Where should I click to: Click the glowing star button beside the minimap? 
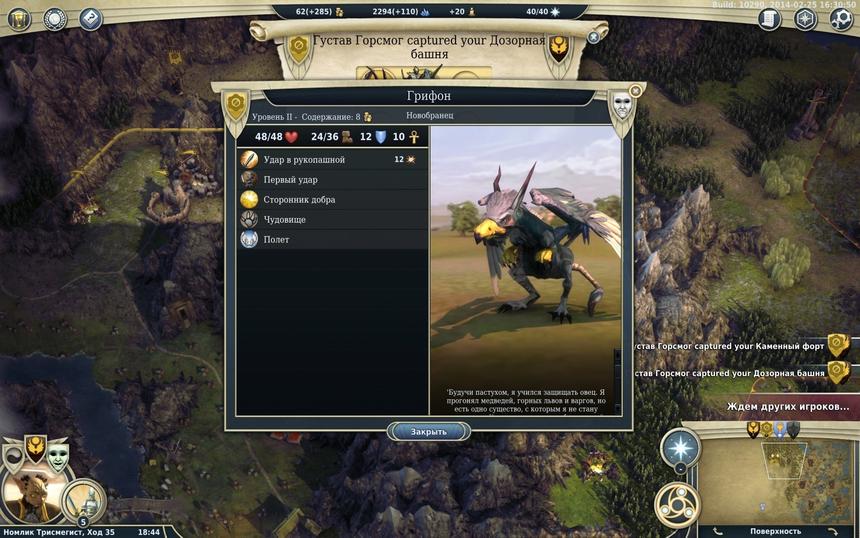pyautogui.click(x=680, y=448)
